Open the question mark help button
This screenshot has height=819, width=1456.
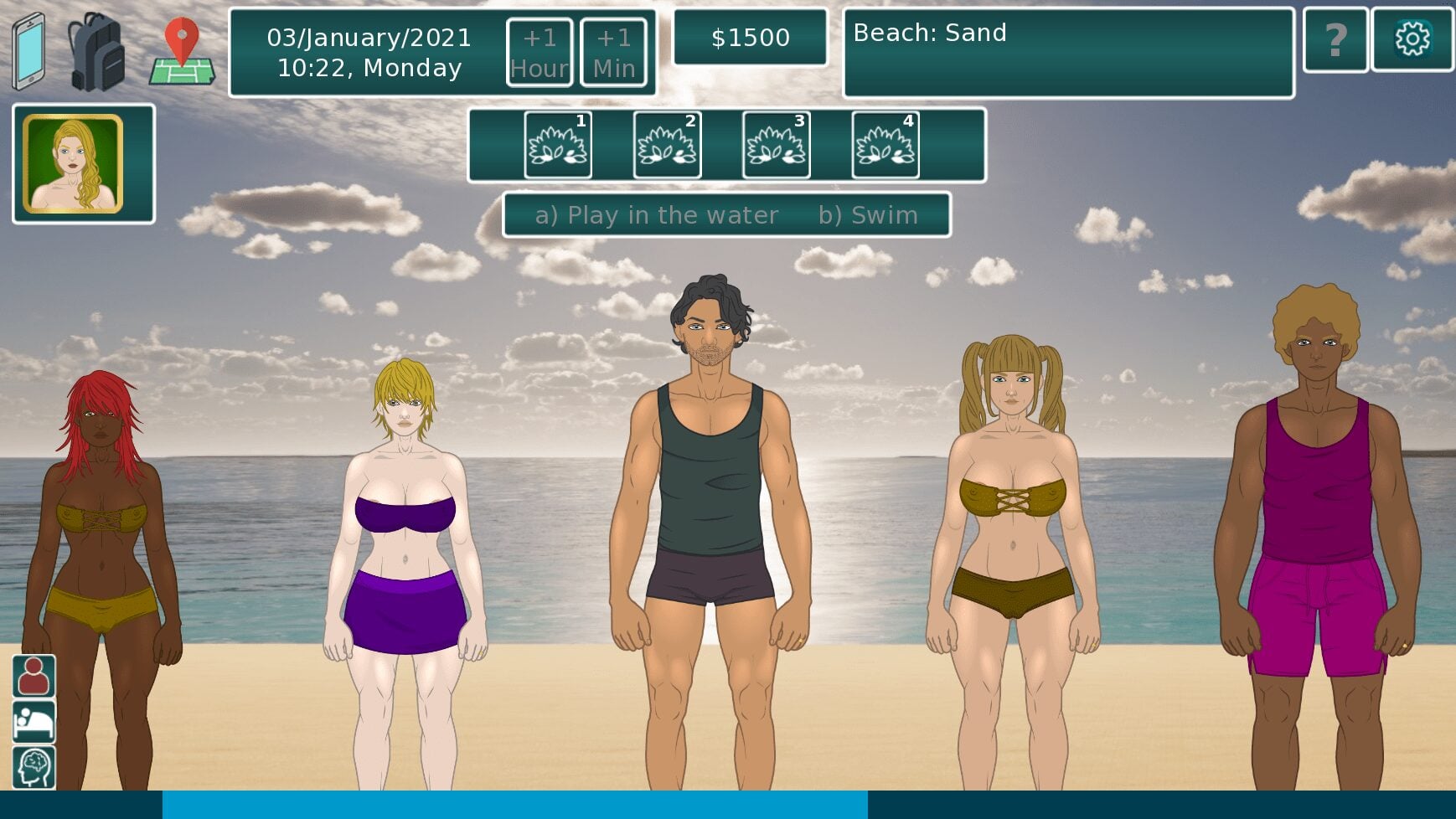(x=1335, y=39)
